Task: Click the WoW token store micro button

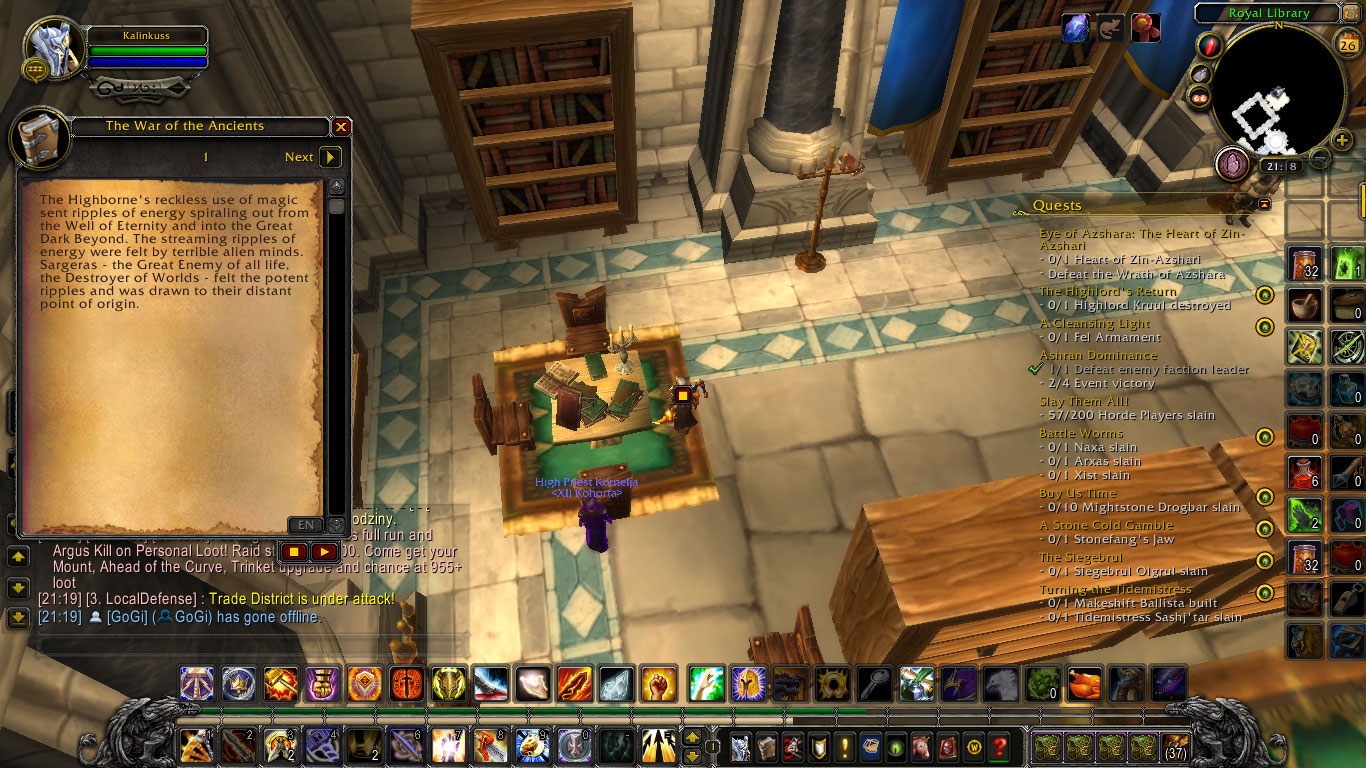Action: [x=974, y=746]
